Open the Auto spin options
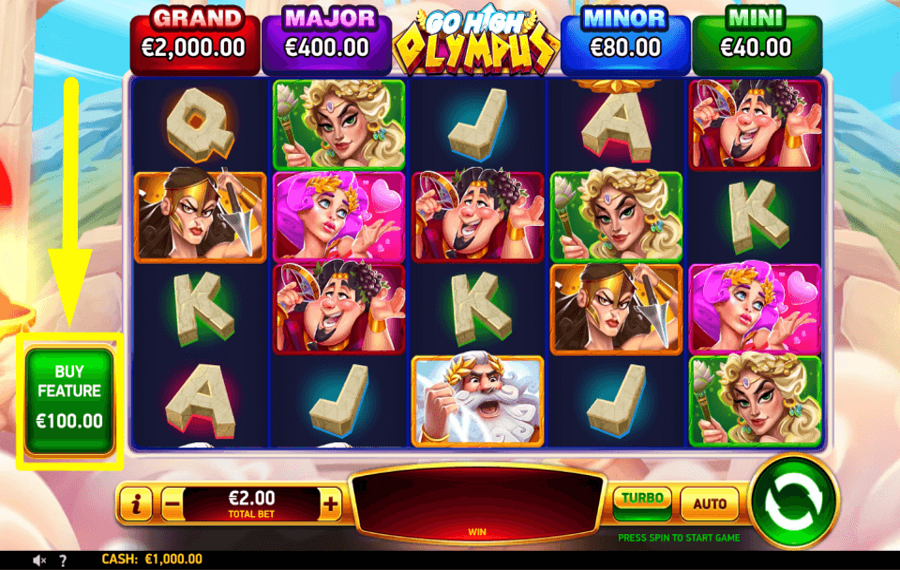The height and width of the screenshot is (570, 900). point(710,503)
